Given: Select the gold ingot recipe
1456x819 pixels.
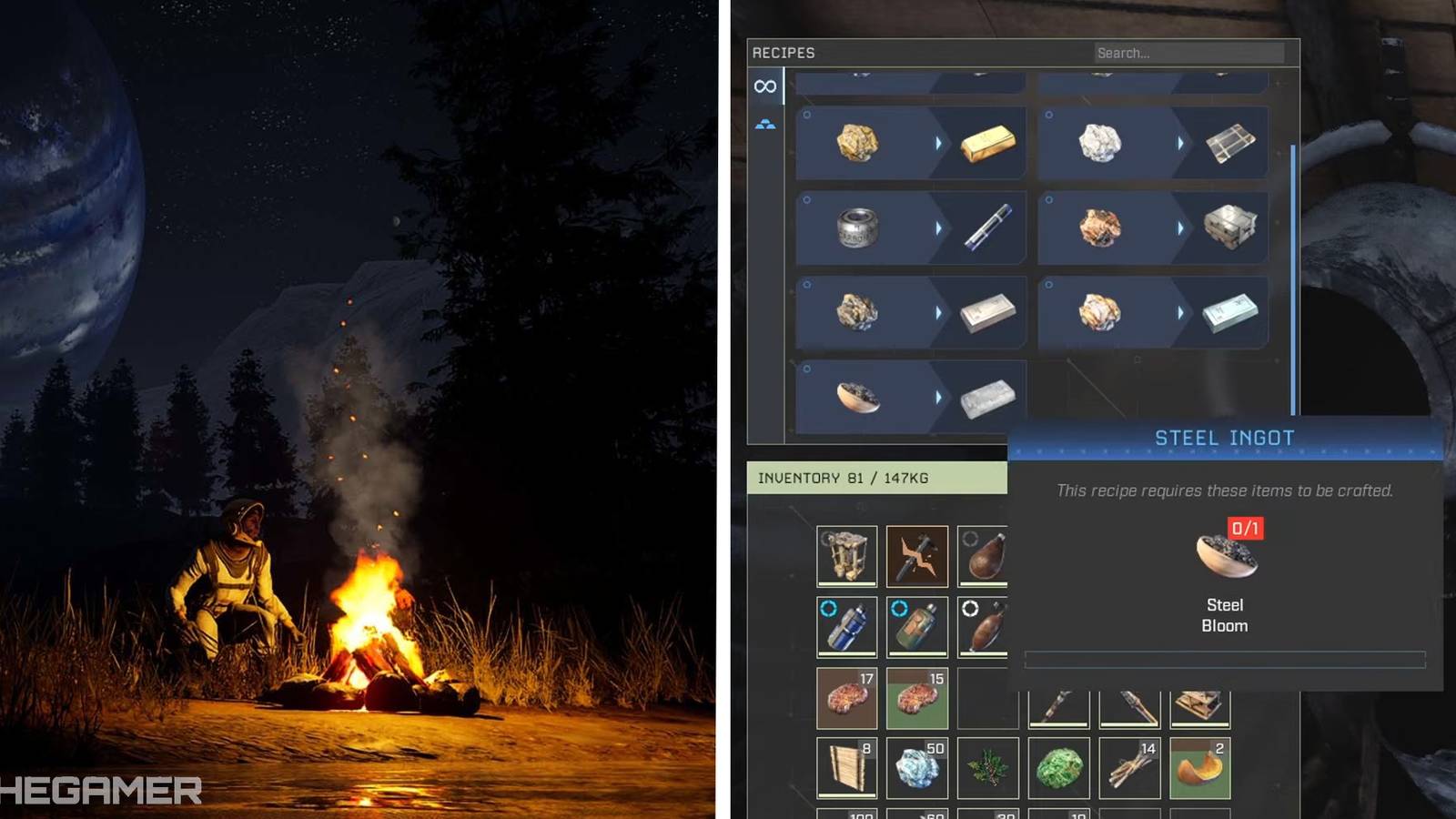Looking at the screenshot, I should click(910, 141).
